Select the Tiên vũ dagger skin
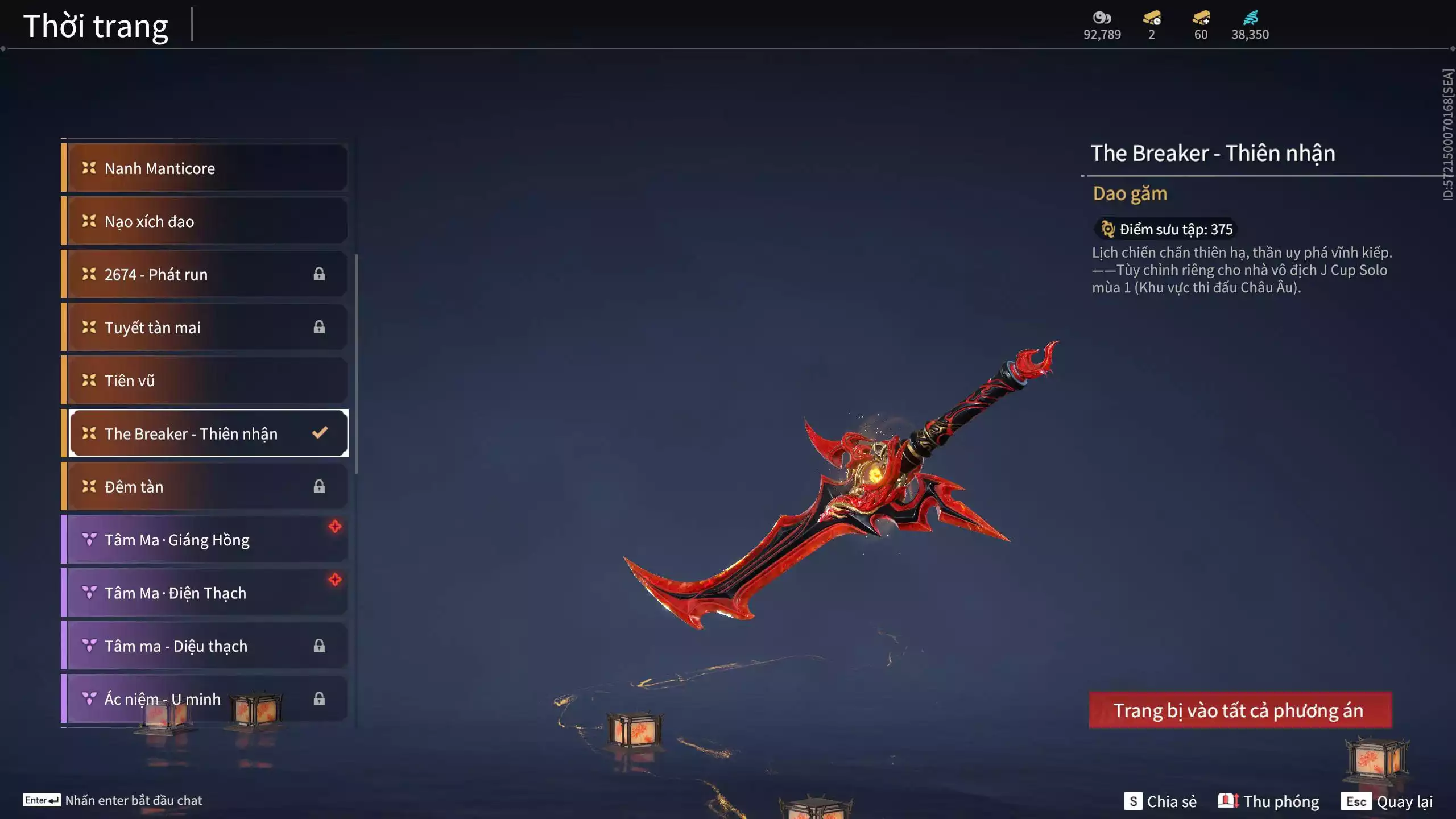Image resolution: width=1456 pixels, height=819 pixels. pyautogui.click(x=205, y=380)
